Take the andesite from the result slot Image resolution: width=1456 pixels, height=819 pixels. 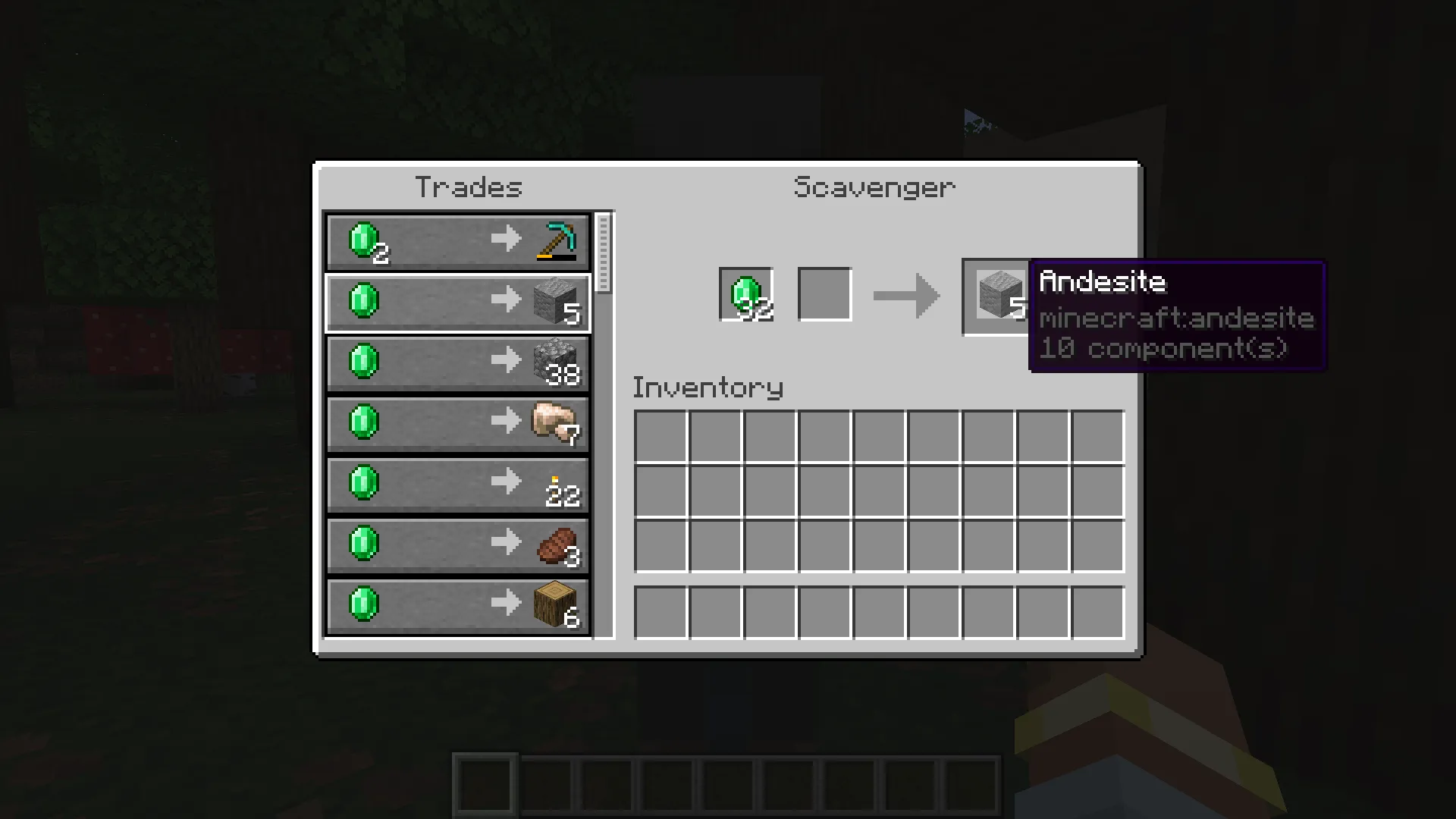pyautogui.click(x=996, y=296)
